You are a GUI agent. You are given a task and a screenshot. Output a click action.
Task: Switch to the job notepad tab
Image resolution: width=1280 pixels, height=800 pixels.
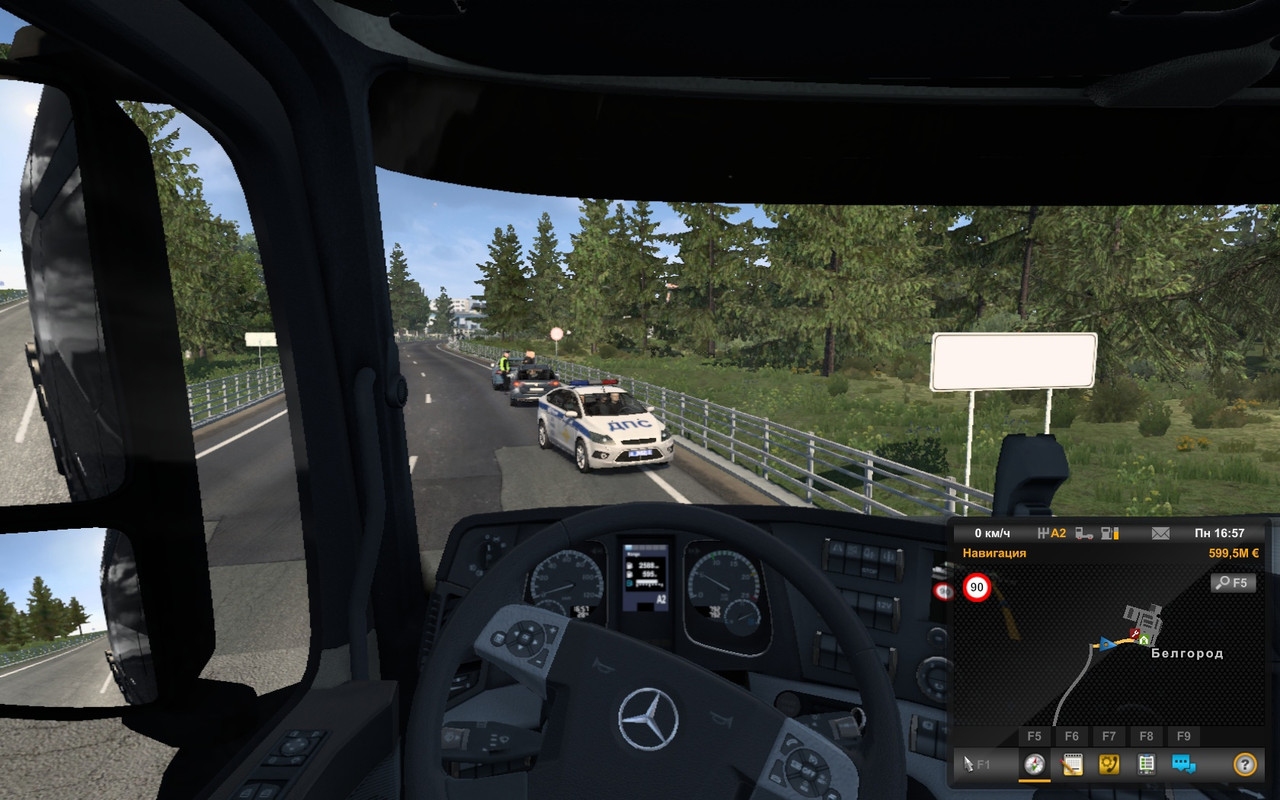click(x=1071, y=765)
